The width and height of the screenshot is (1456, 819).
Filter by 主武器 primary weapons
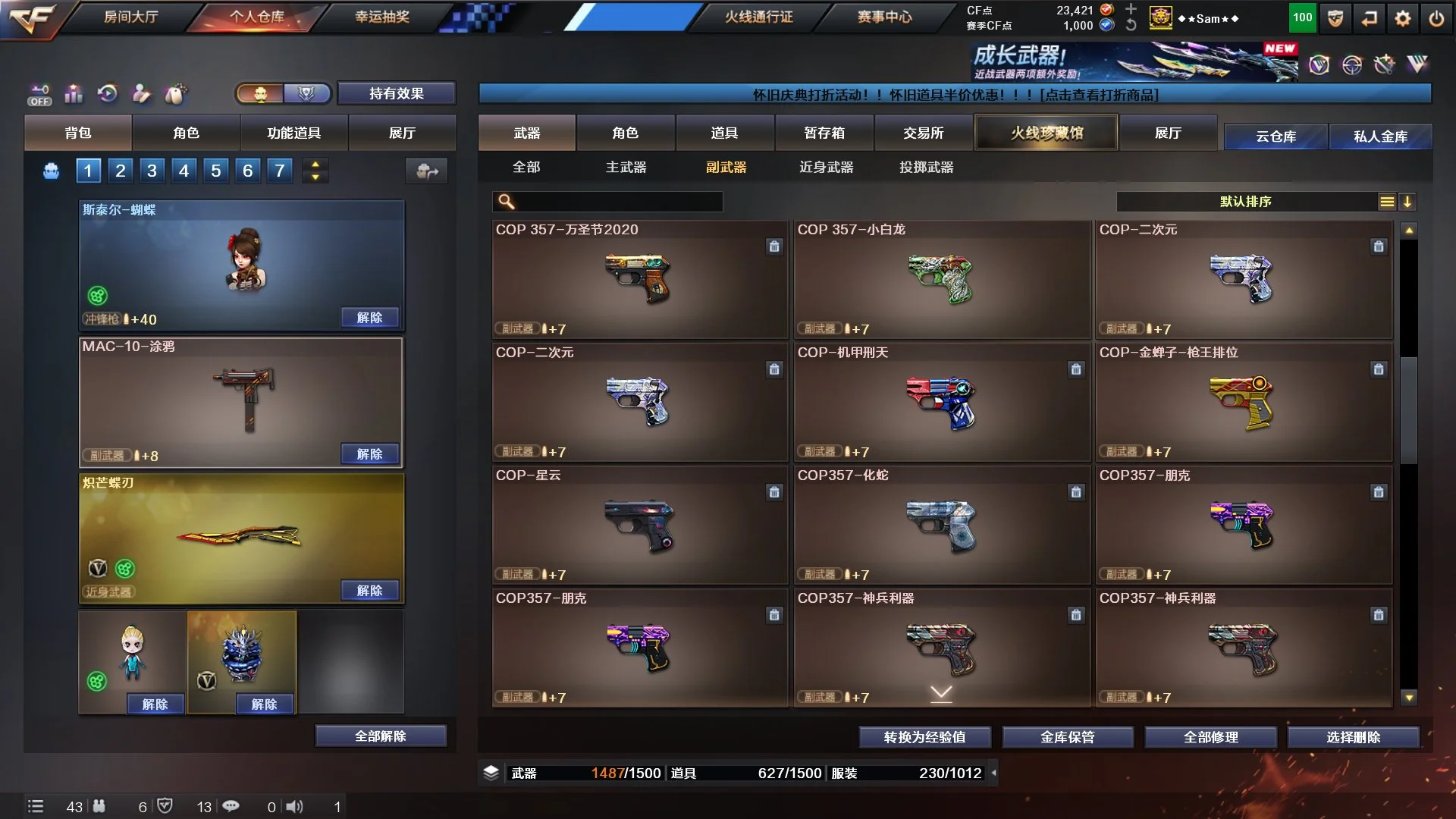pyautogui.click(x=626, y=167)
